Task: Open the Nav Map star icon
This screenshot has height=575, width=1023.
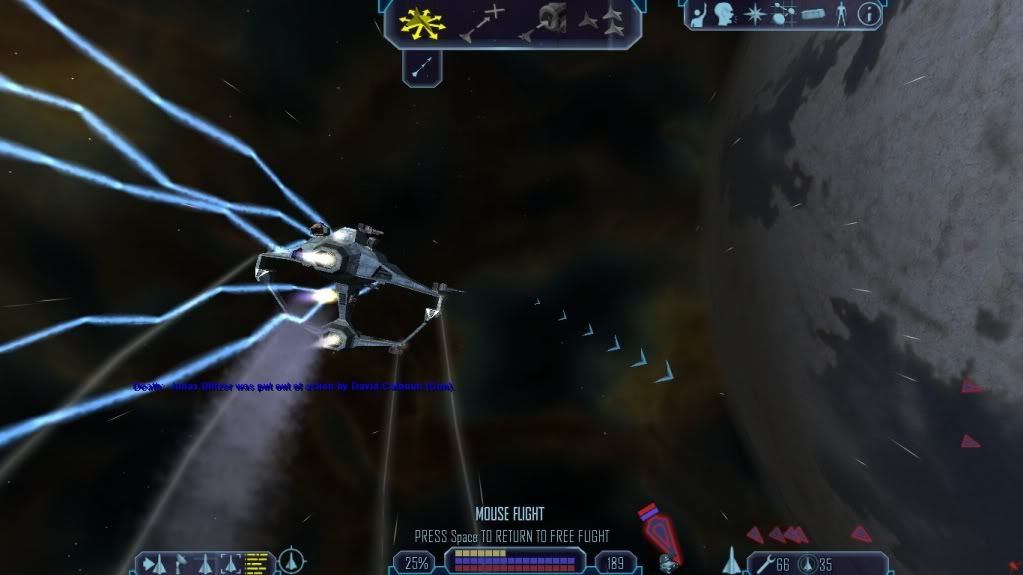Action: 753,14
